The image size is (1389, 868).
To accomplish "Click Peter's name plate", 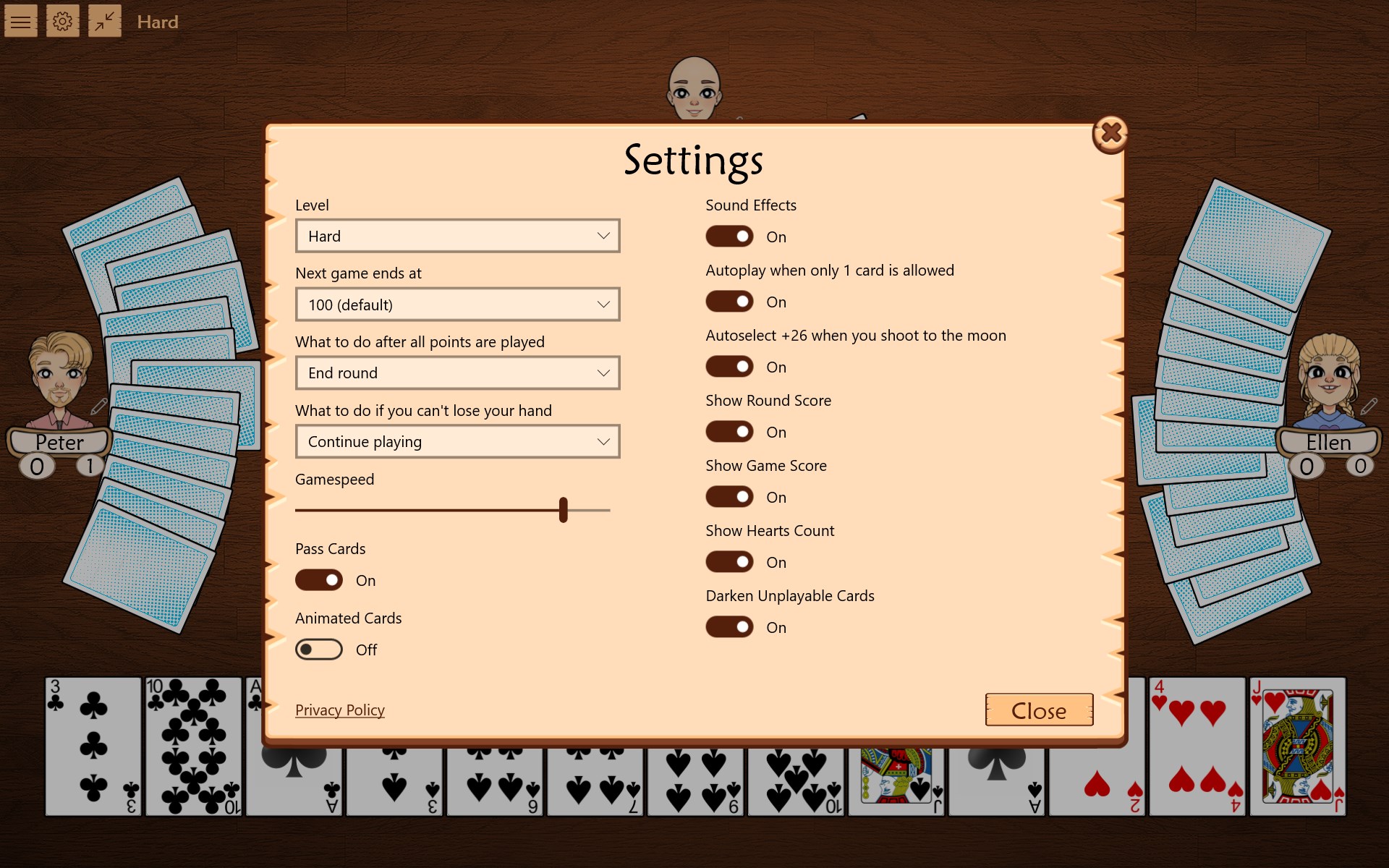I will (x=59, y=442).
